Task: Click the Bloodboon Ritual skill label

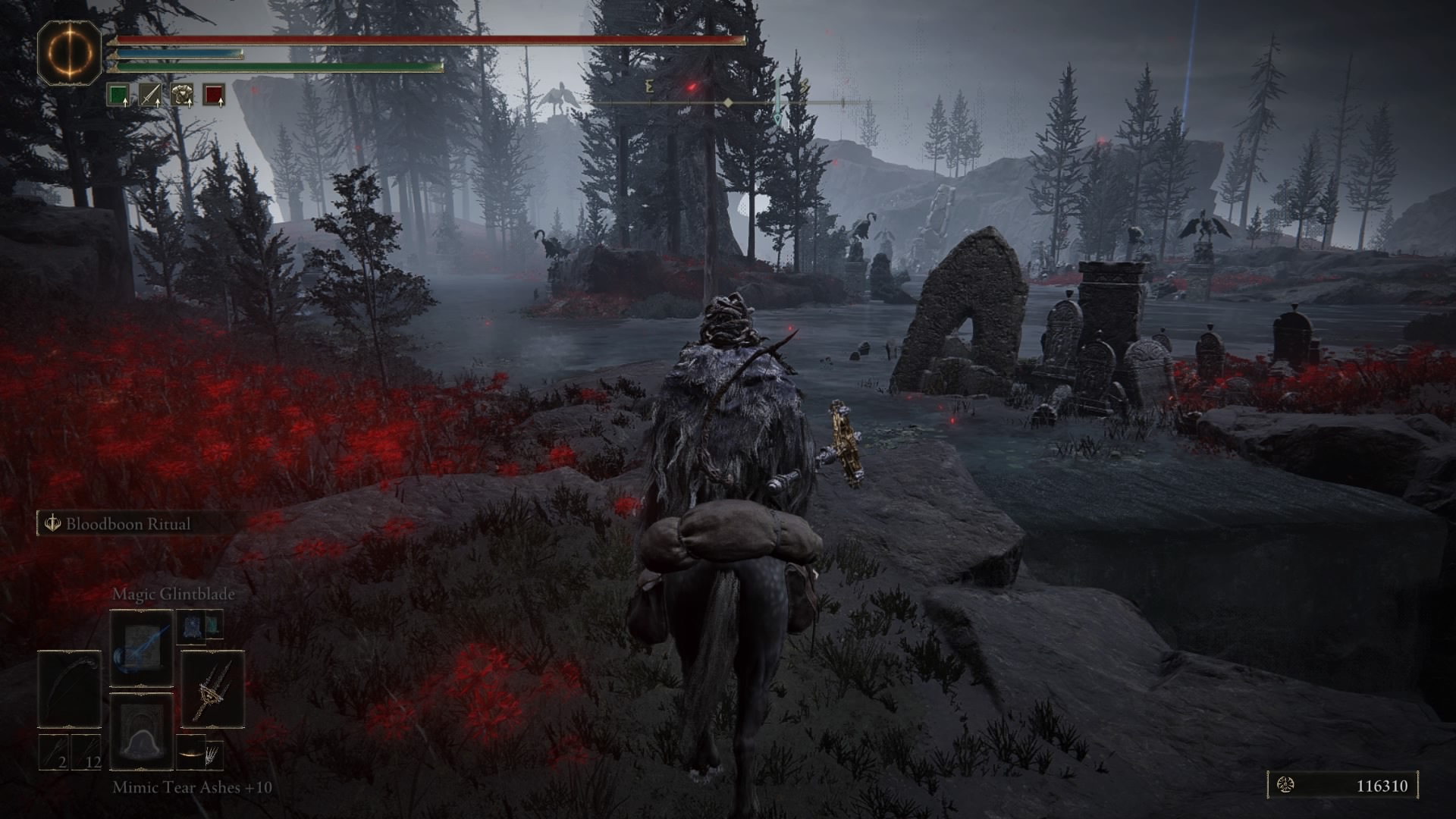Action: pos(127,524)
